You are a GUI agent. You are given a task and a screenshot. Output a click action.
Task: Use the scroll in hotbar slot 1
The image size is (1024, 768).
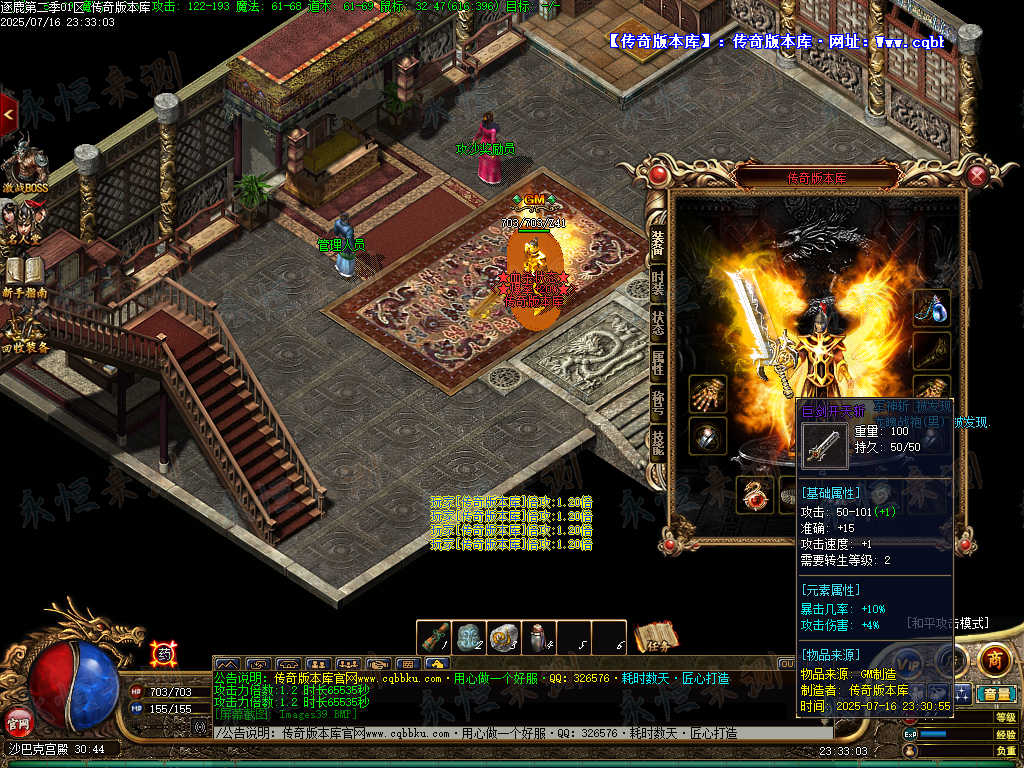coord(435,637)
